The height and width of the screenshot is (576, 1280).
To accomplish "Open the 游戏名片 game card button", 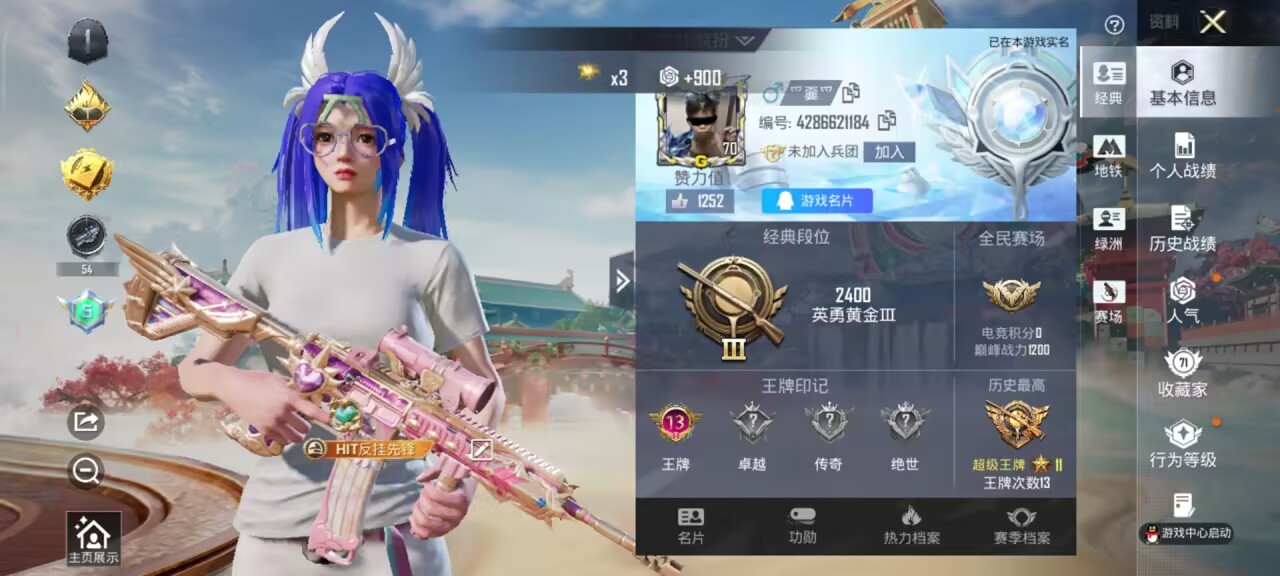I will [817, 201].
